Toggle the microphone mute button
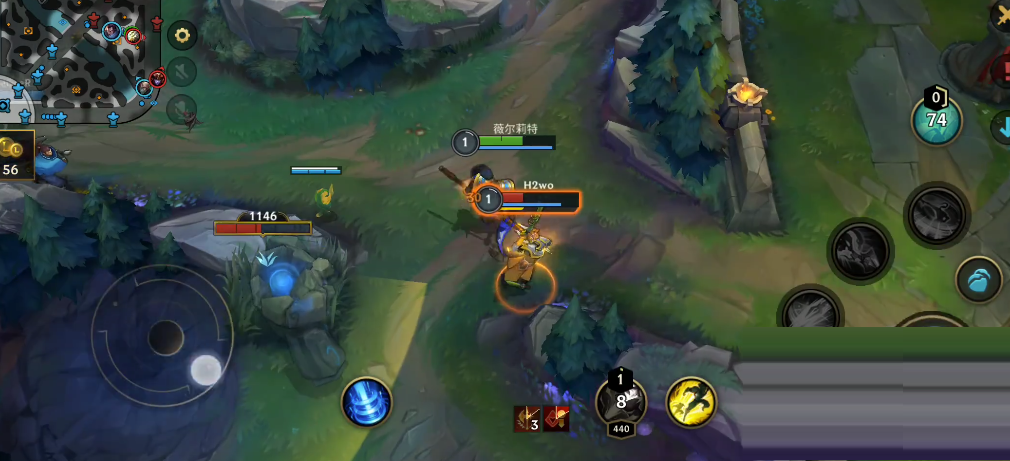 (182, 107)
